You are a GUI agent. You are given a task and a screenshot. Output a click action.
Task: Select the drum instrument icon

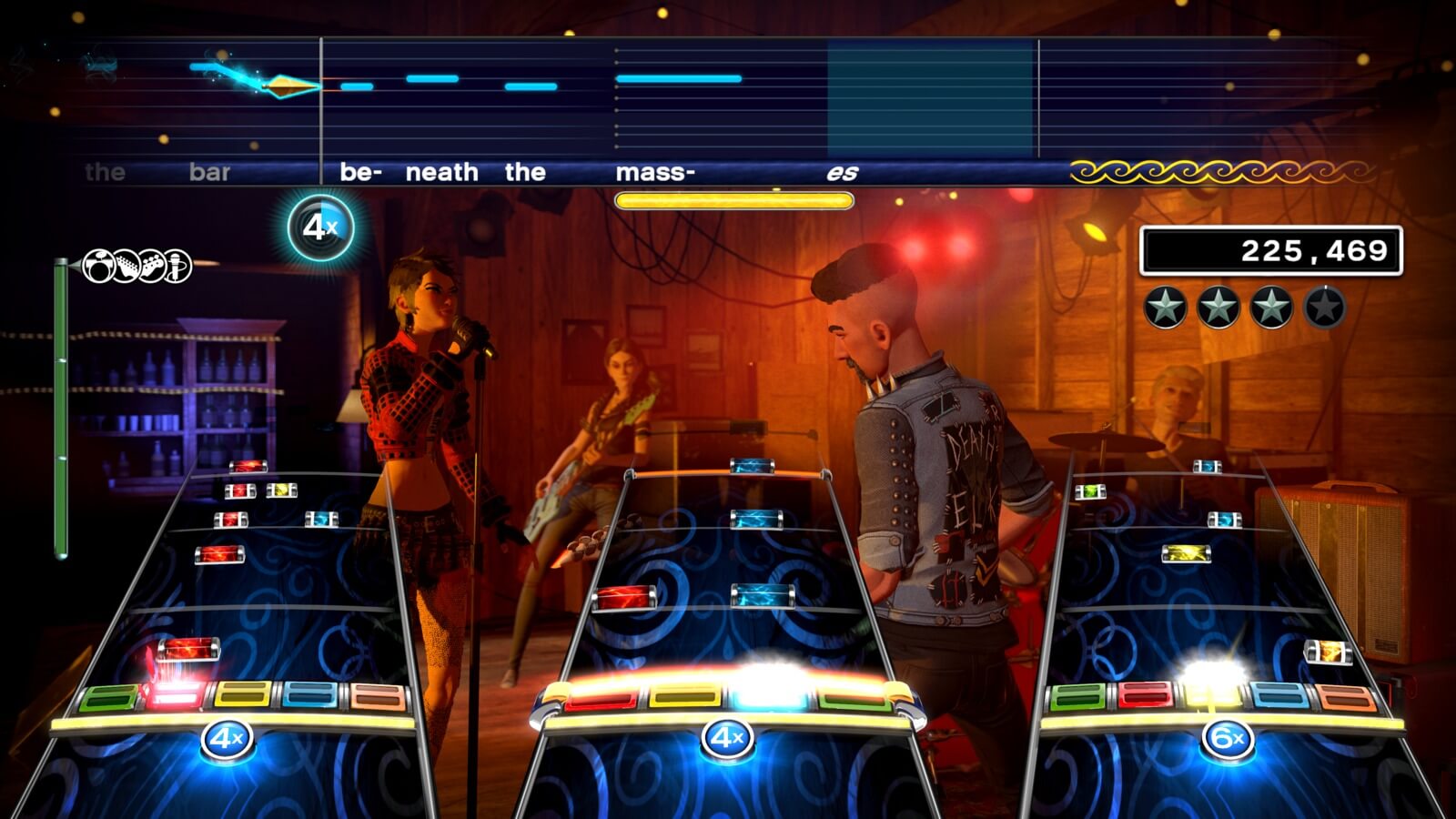[x=98, y=266]
